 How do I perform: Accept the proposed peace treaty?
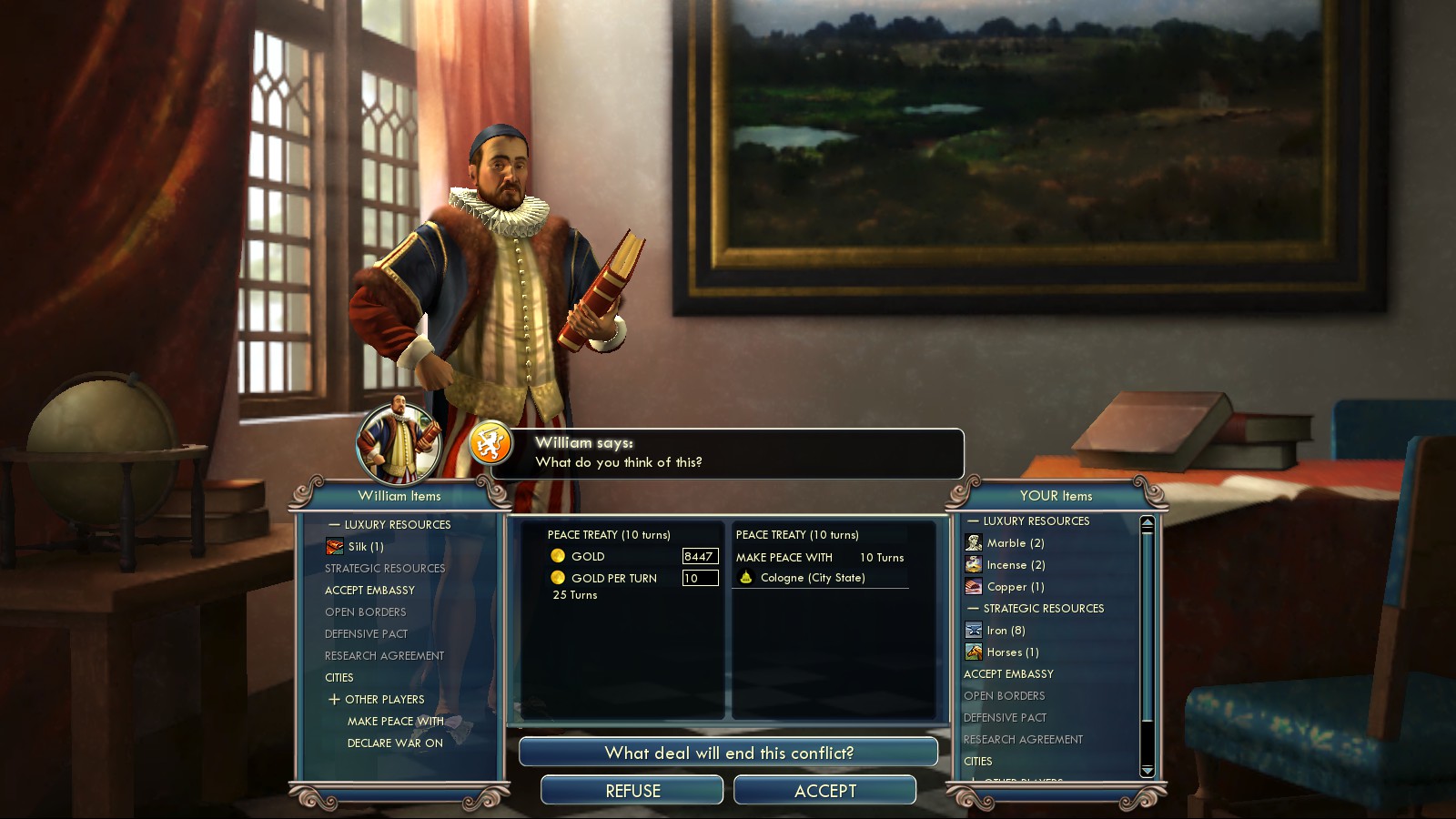(x=824, y=791)
